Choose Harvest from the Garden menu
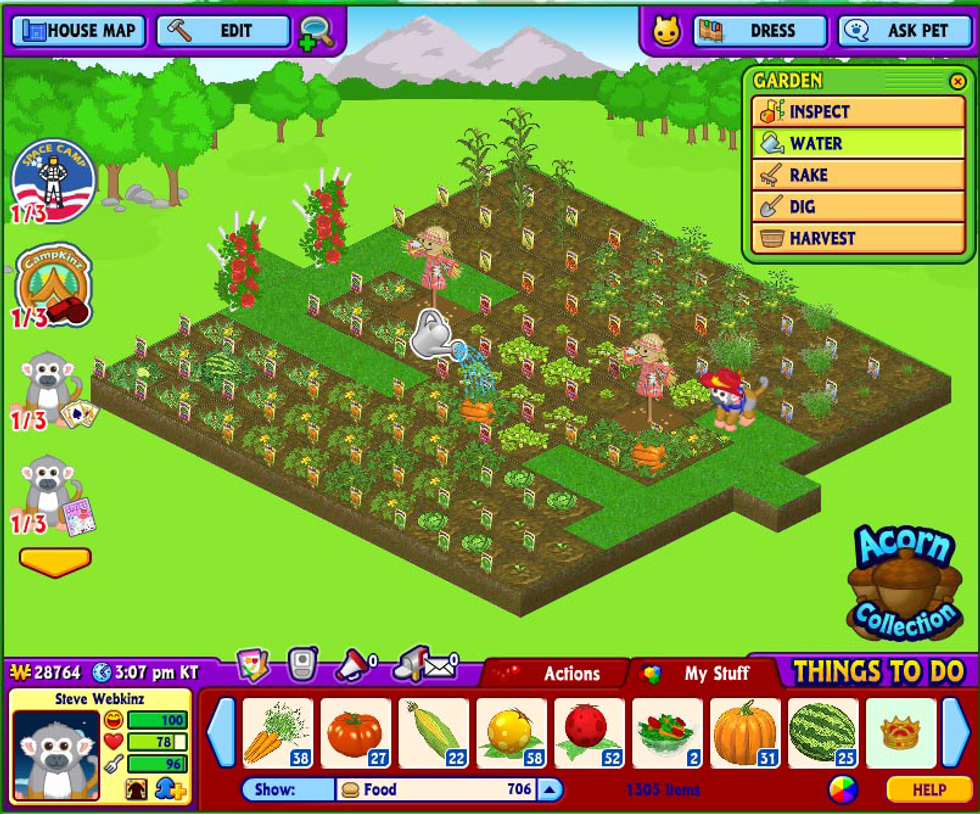The width and height of the screenshot is (980, 814). click(858, 239)
